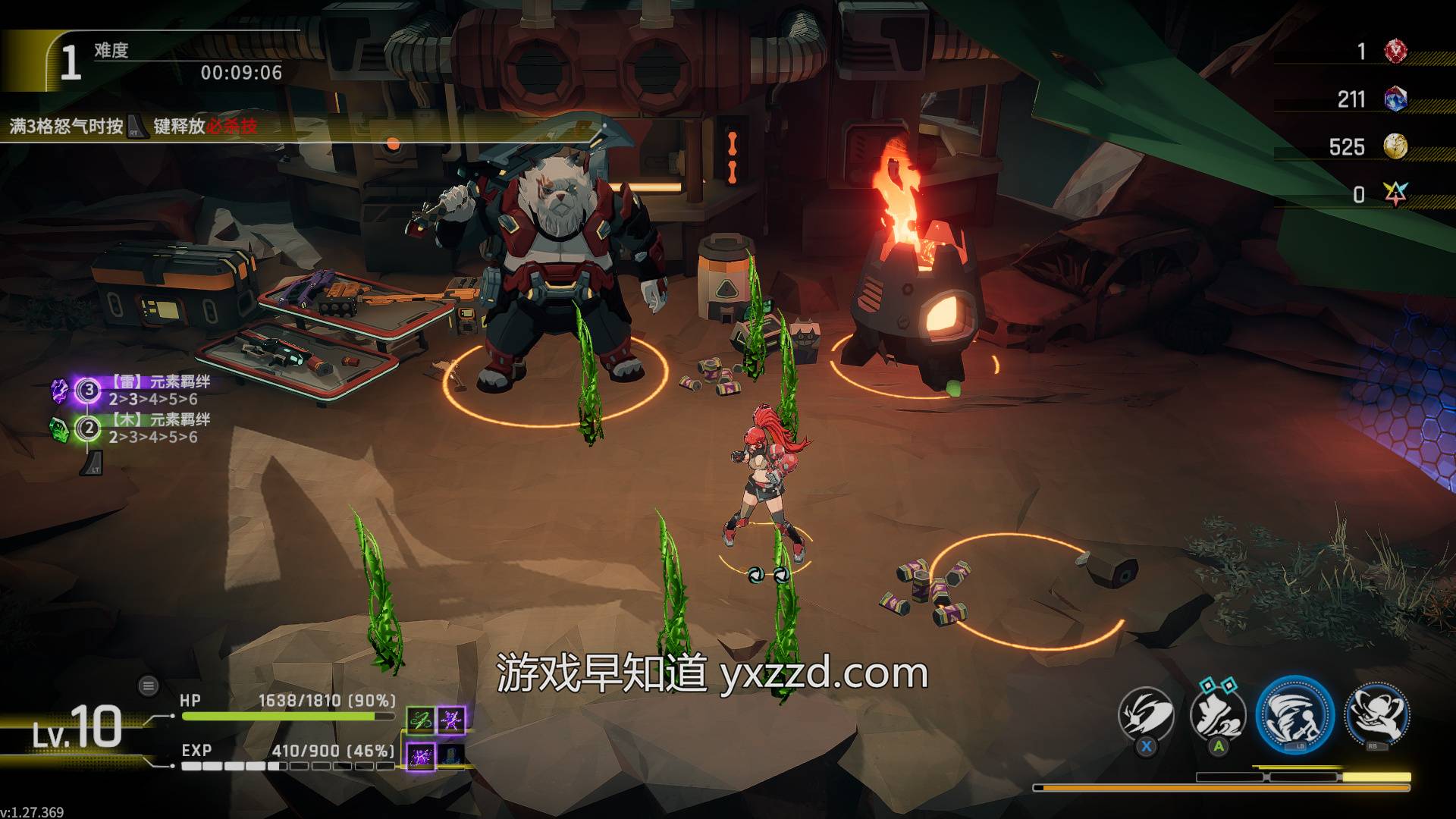This screenshot has width=1456, height=819.
Task: Click the dim blue buff icon
Action: tap(452, 755)
